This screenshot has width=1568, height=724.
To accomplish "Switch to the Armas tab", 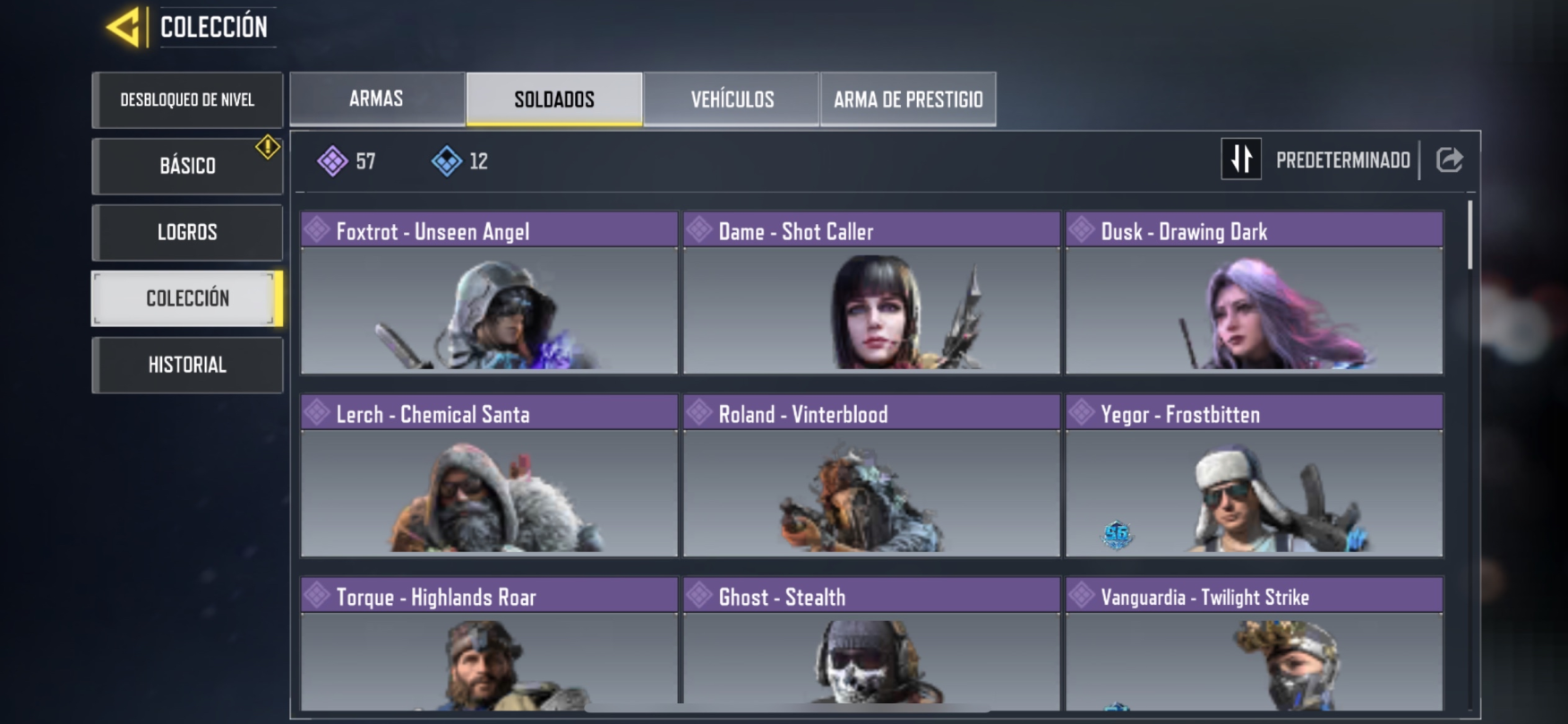I will [375, 99].
